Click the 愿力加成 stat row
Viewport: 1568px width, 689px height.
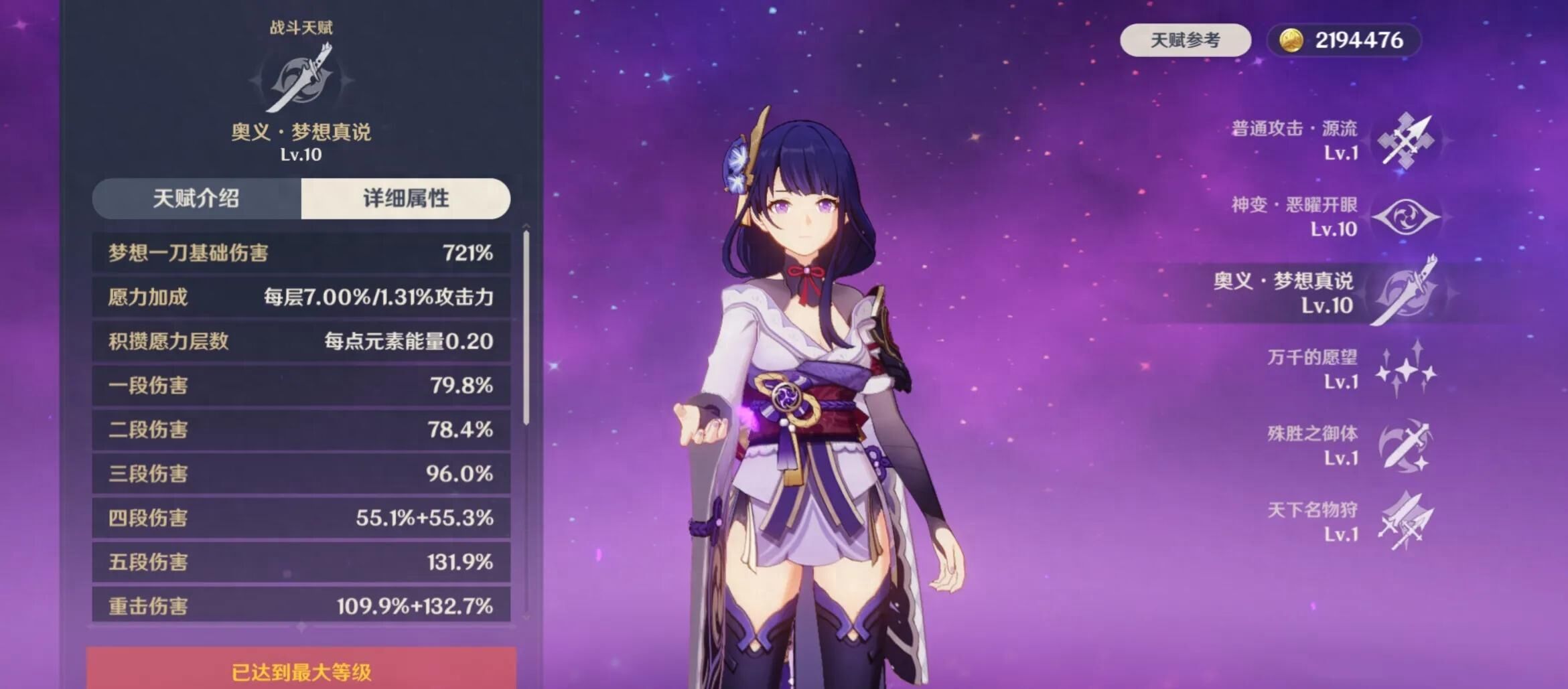(301, 297)
